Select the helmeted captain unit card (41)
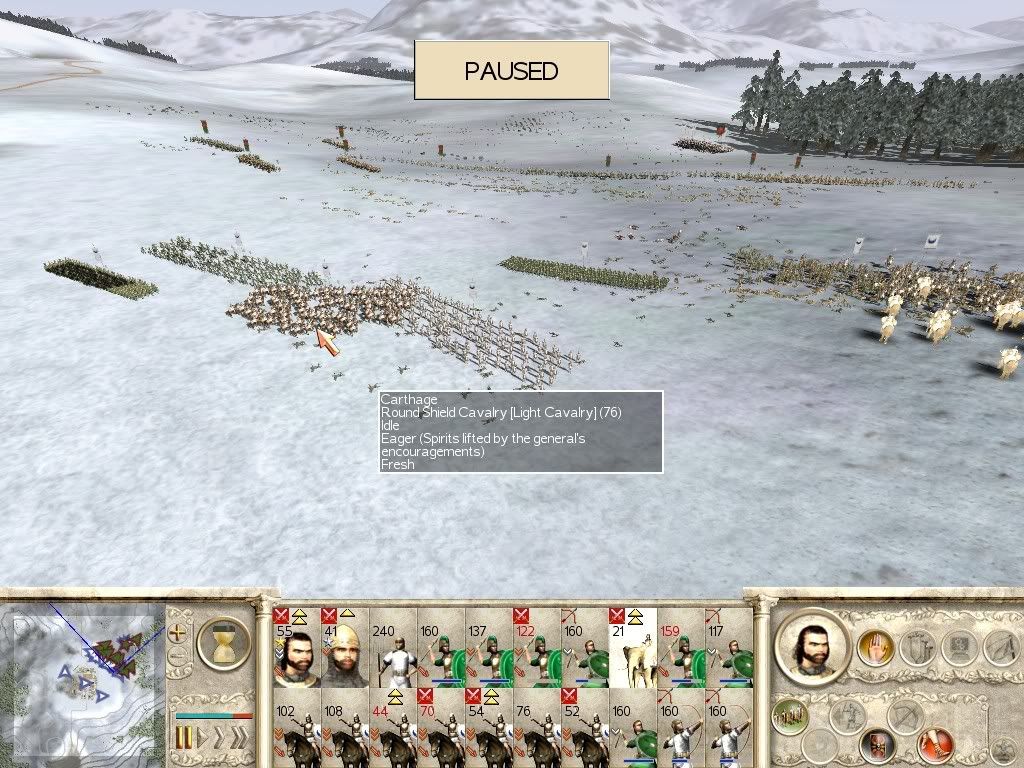The image size is (1024, 768). (344, 648)
